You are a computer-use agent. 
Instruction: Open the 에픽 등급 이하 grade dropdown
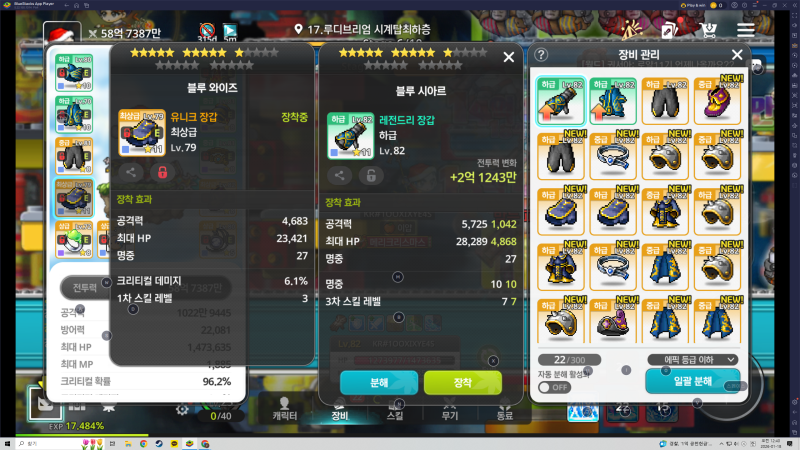[x=693, y=359]
